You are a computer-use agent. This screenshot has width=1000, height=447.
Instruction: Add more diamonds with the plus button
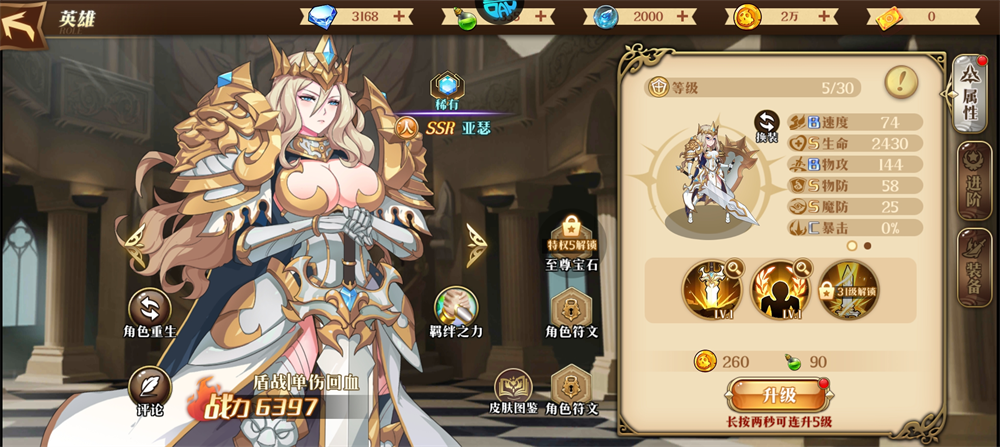[400, 16]
